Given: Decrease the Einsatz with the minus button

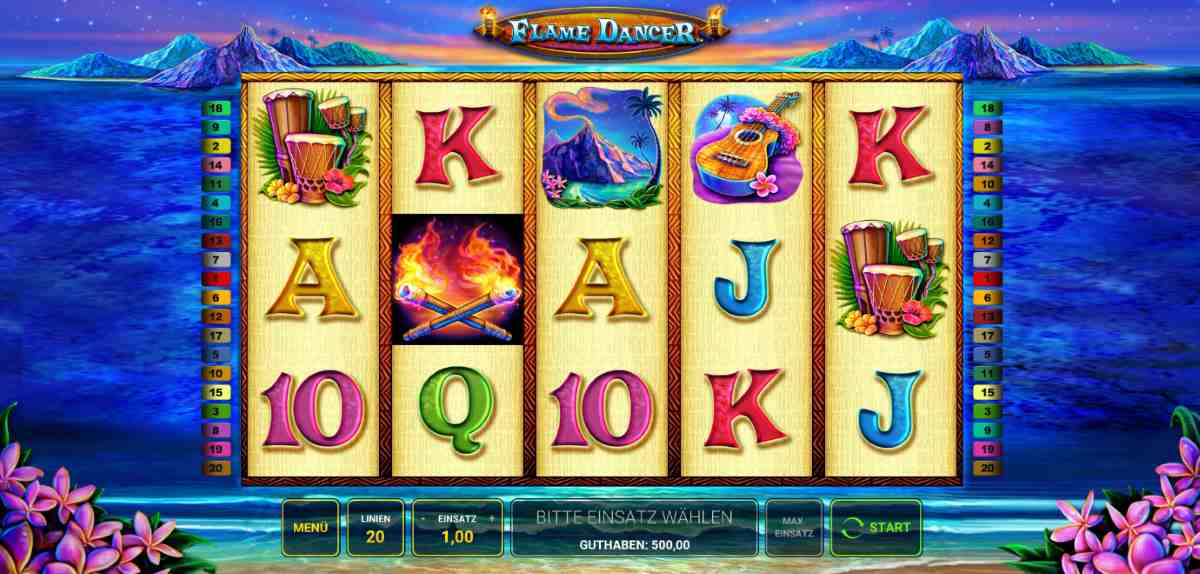Looking at the screenshot, I should 424,519.
